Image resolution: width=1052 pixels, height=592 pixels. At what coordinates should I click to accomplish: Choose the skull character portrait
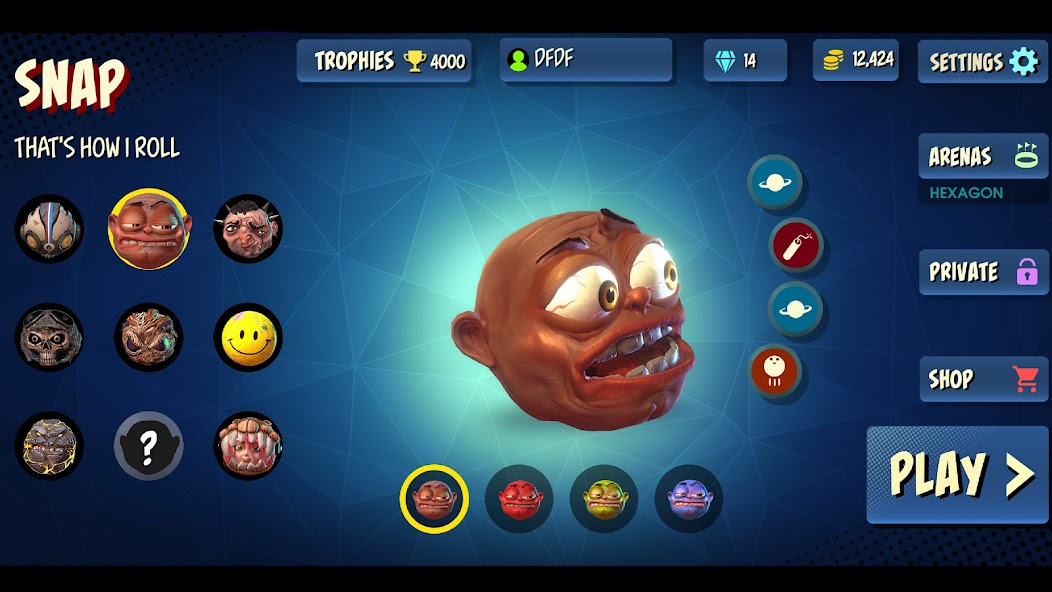[49, 337]
